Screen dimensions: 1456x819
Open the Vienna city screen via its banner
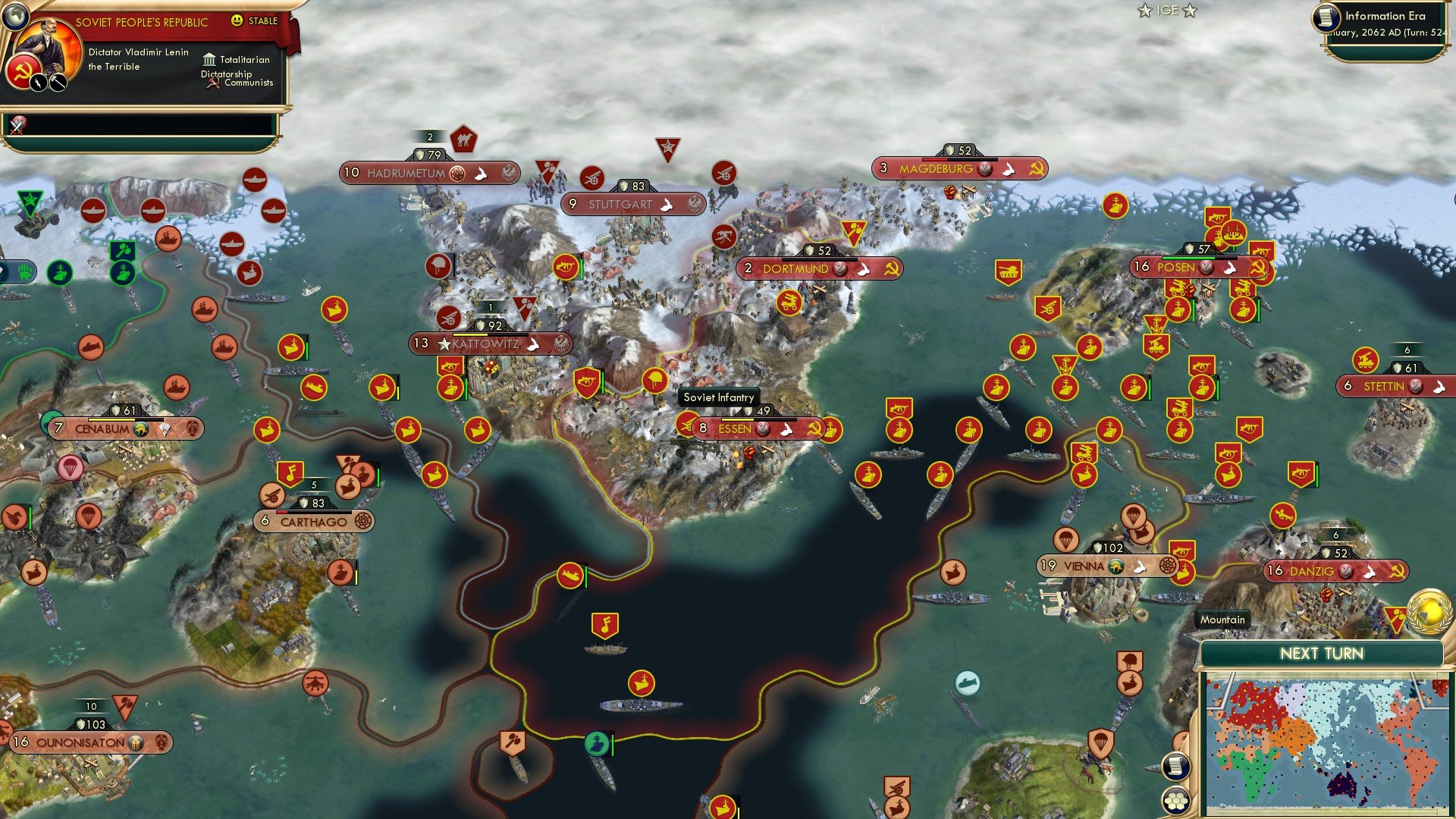[x=1084, y=565]
